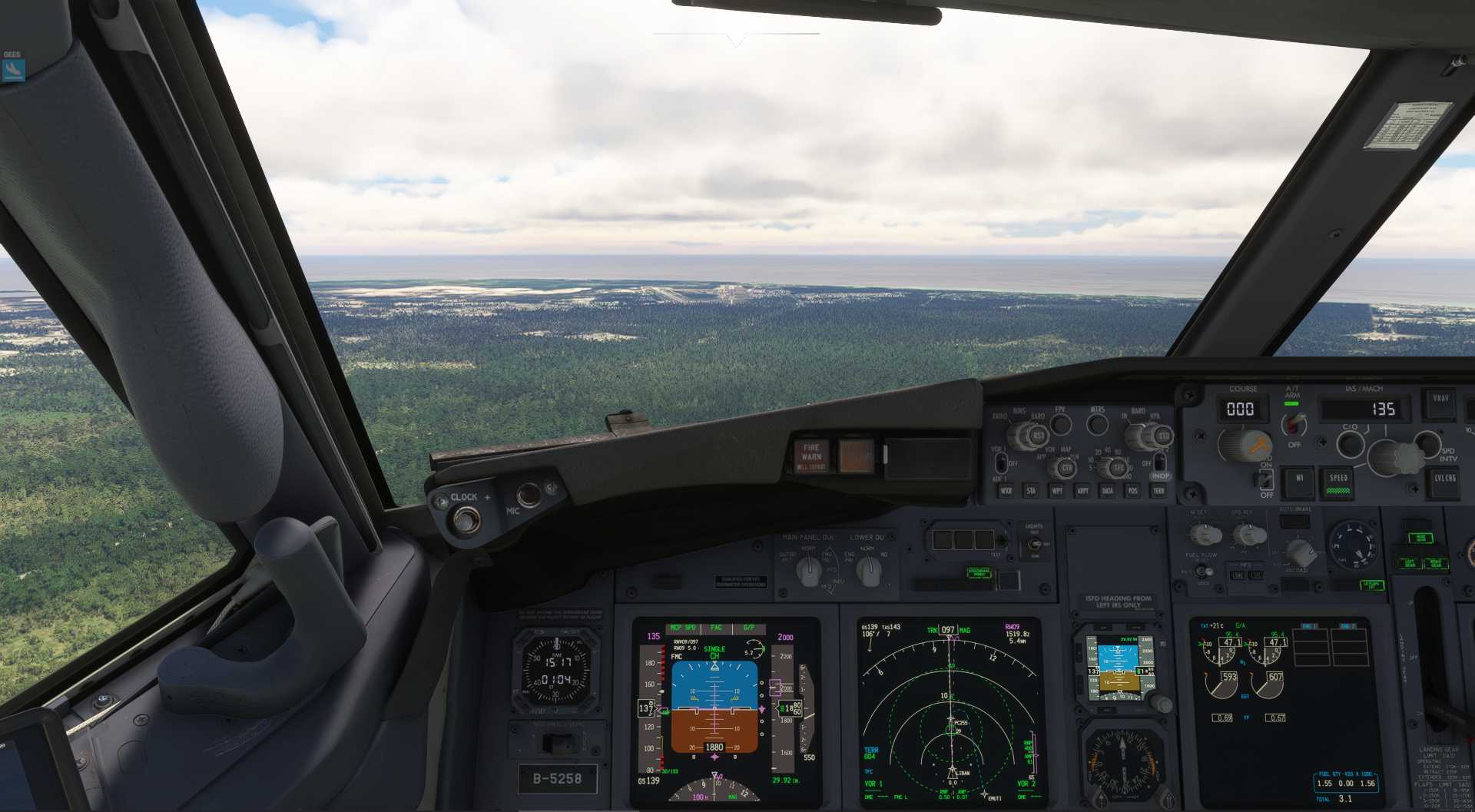Toggle the WXR weather radar button

pos(1006,491)
